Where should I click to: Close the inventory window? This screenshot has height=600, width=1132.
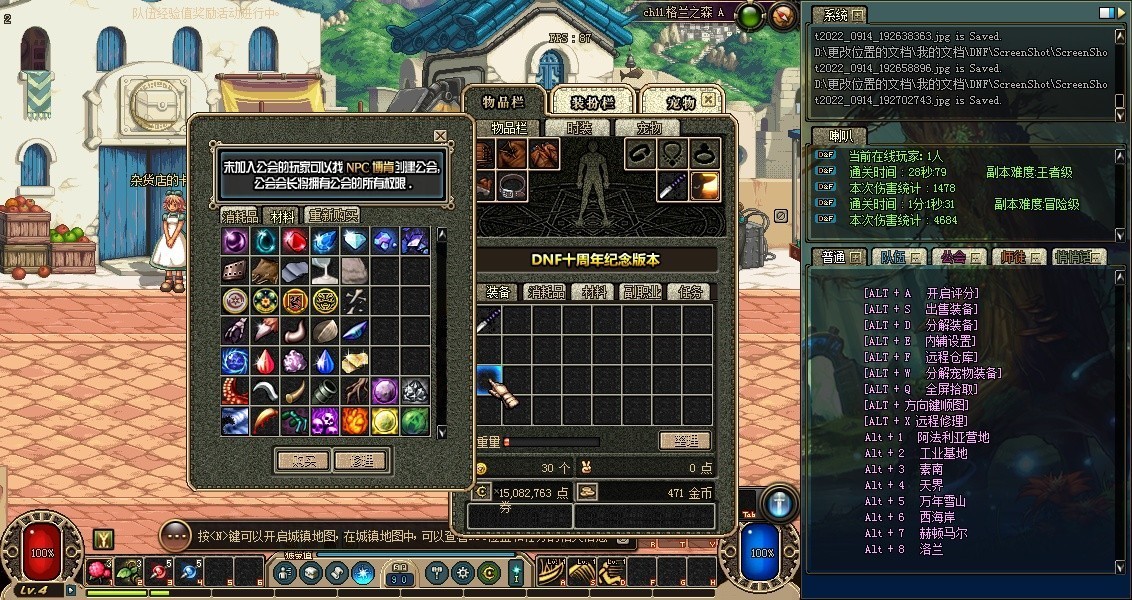708,100
